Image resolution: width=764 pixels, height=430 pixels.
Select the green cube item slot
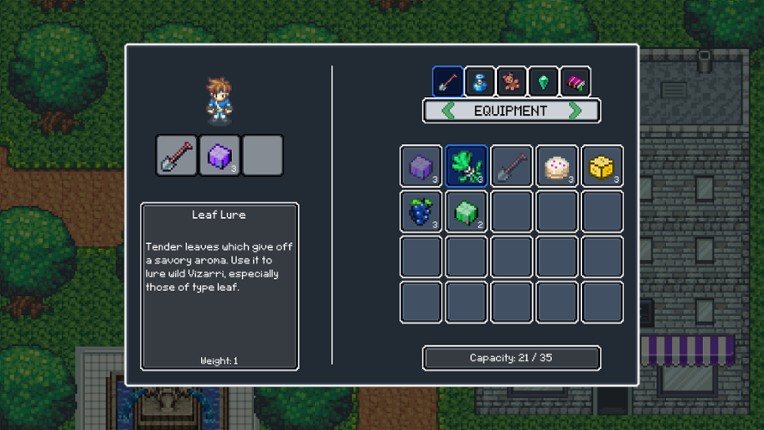pos(466,211)
